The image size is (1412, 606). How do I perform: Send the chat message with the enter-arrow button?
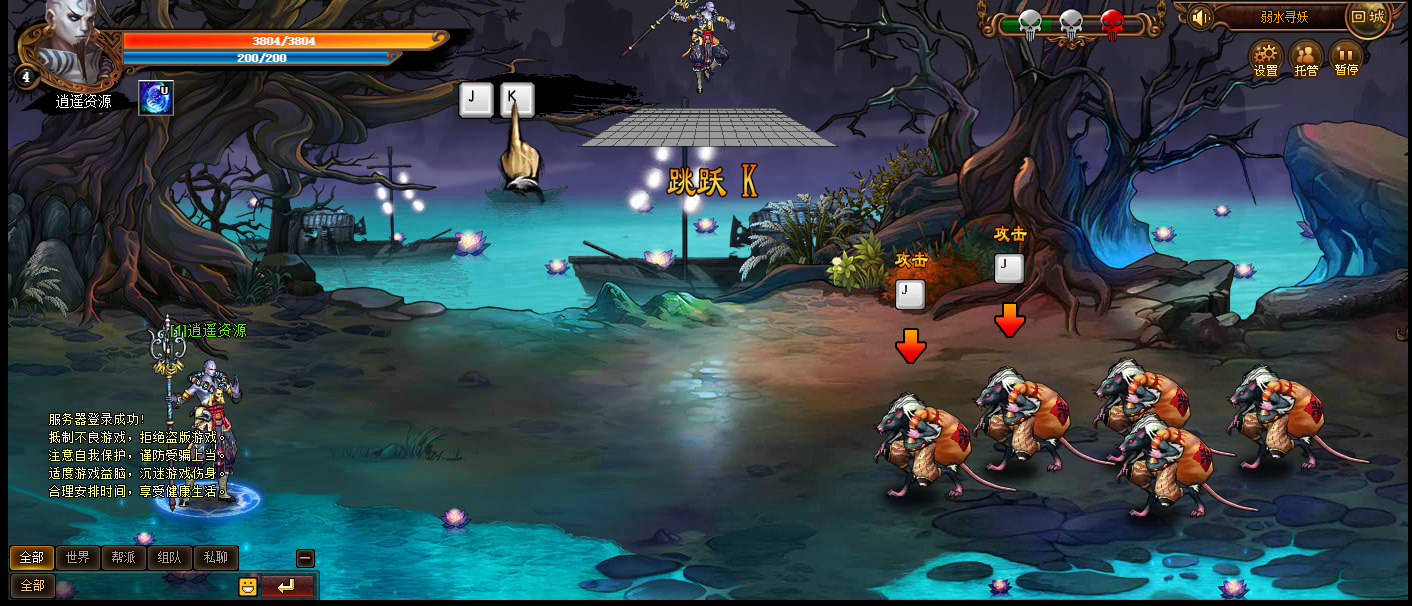pyautogui.click(x=287, y=587)
